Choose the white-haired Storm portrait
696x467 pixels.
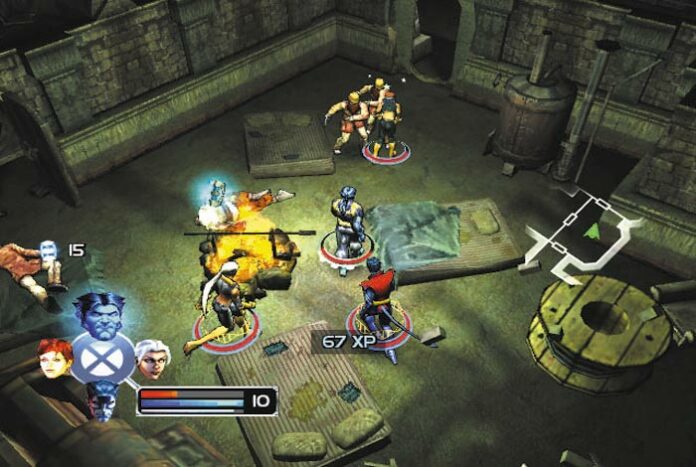pos(150,358)
